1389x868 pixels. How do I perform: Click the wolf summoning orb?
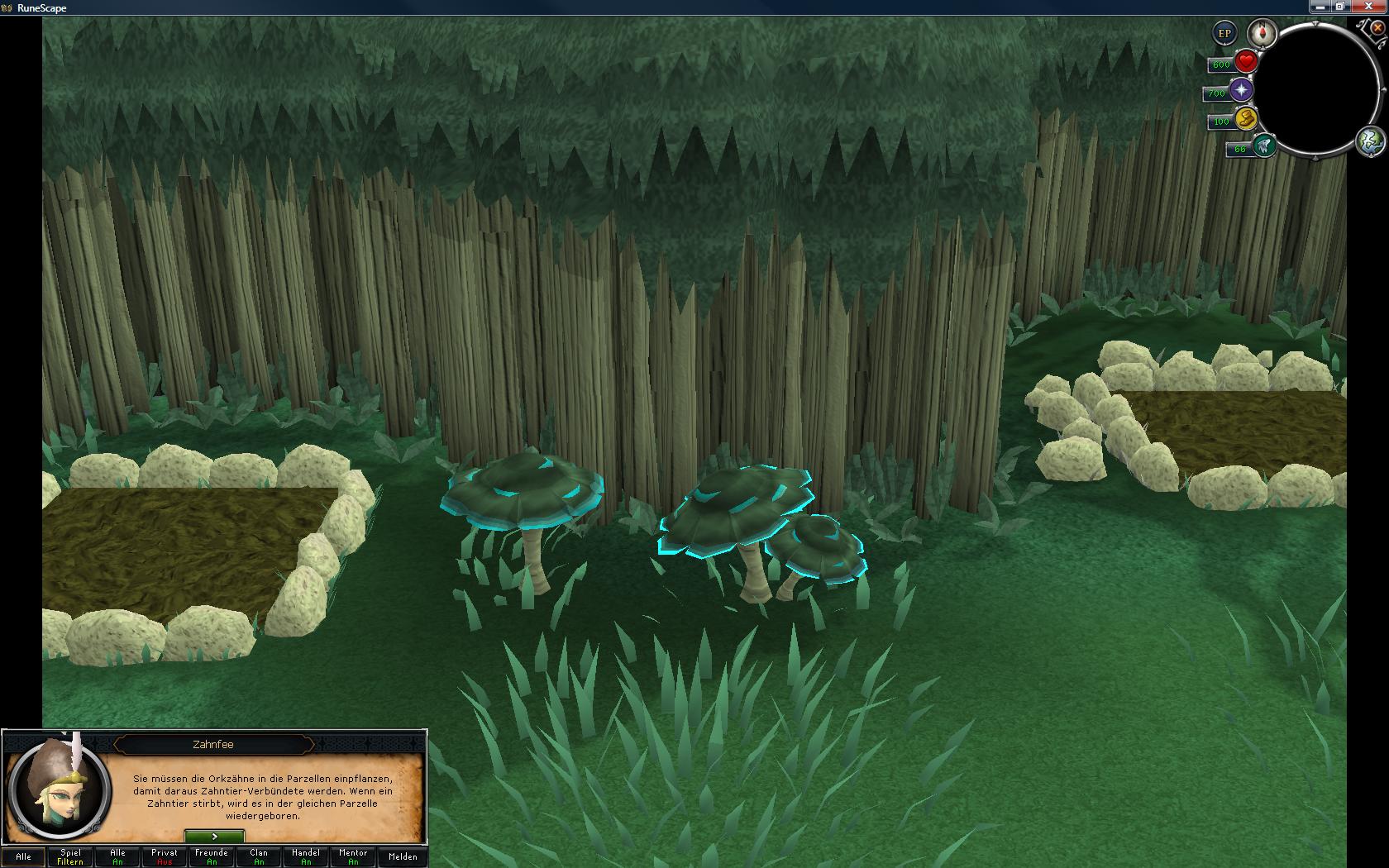click(x=1263, y=146)
